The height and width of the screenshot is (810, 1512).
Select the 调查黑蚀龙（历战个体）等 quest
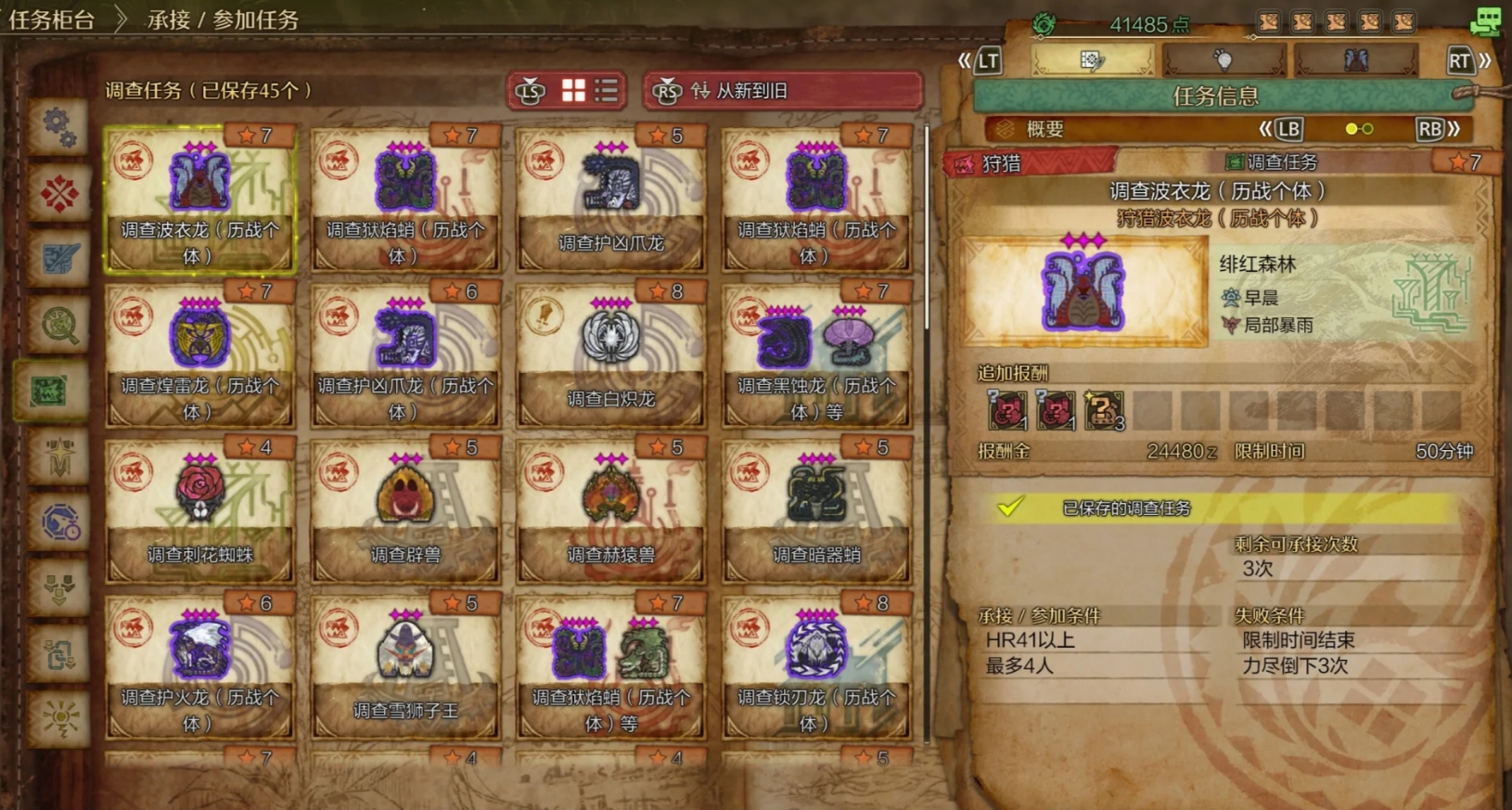point(816,355)
